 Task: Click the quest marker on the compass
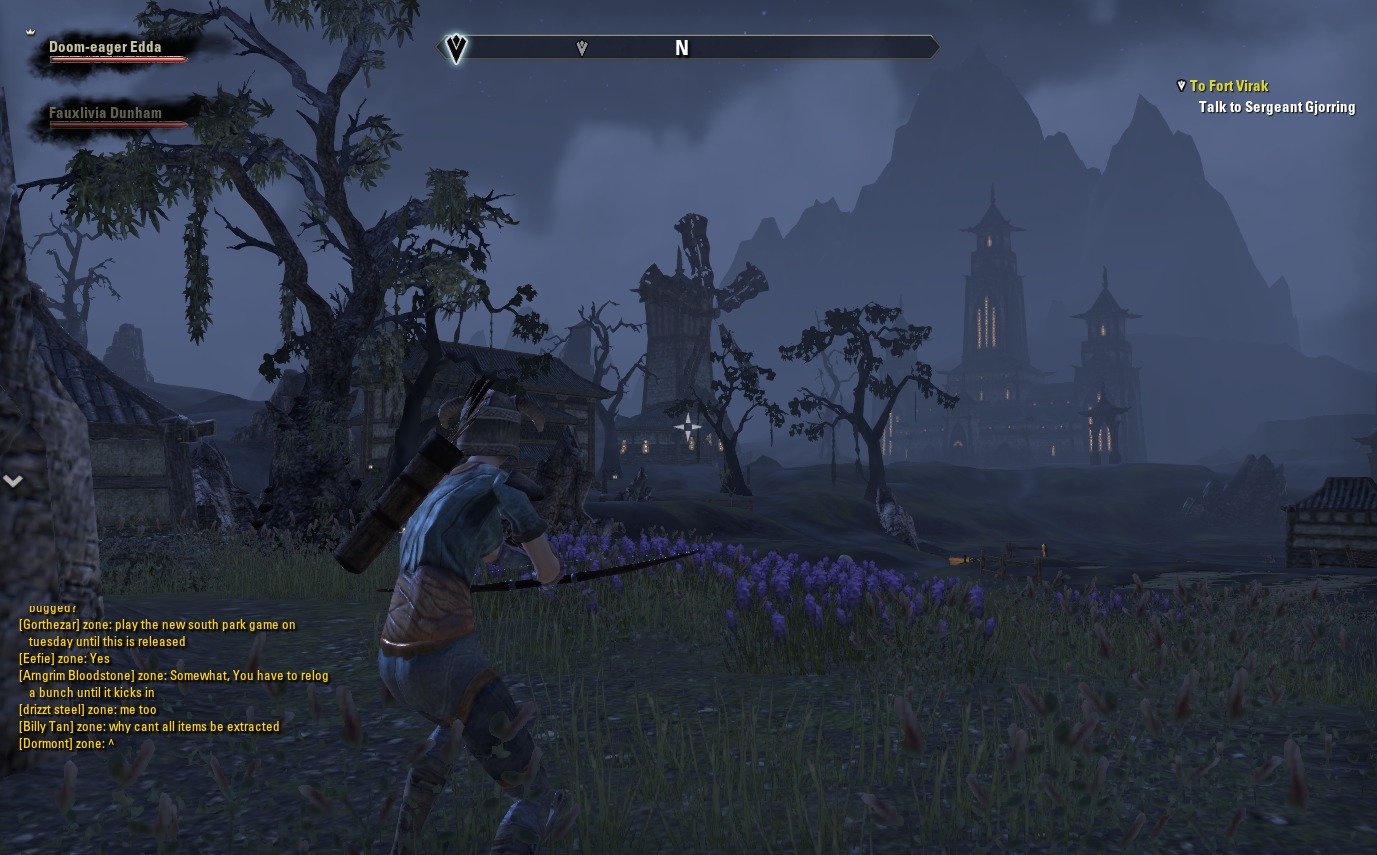coord(582,48)
